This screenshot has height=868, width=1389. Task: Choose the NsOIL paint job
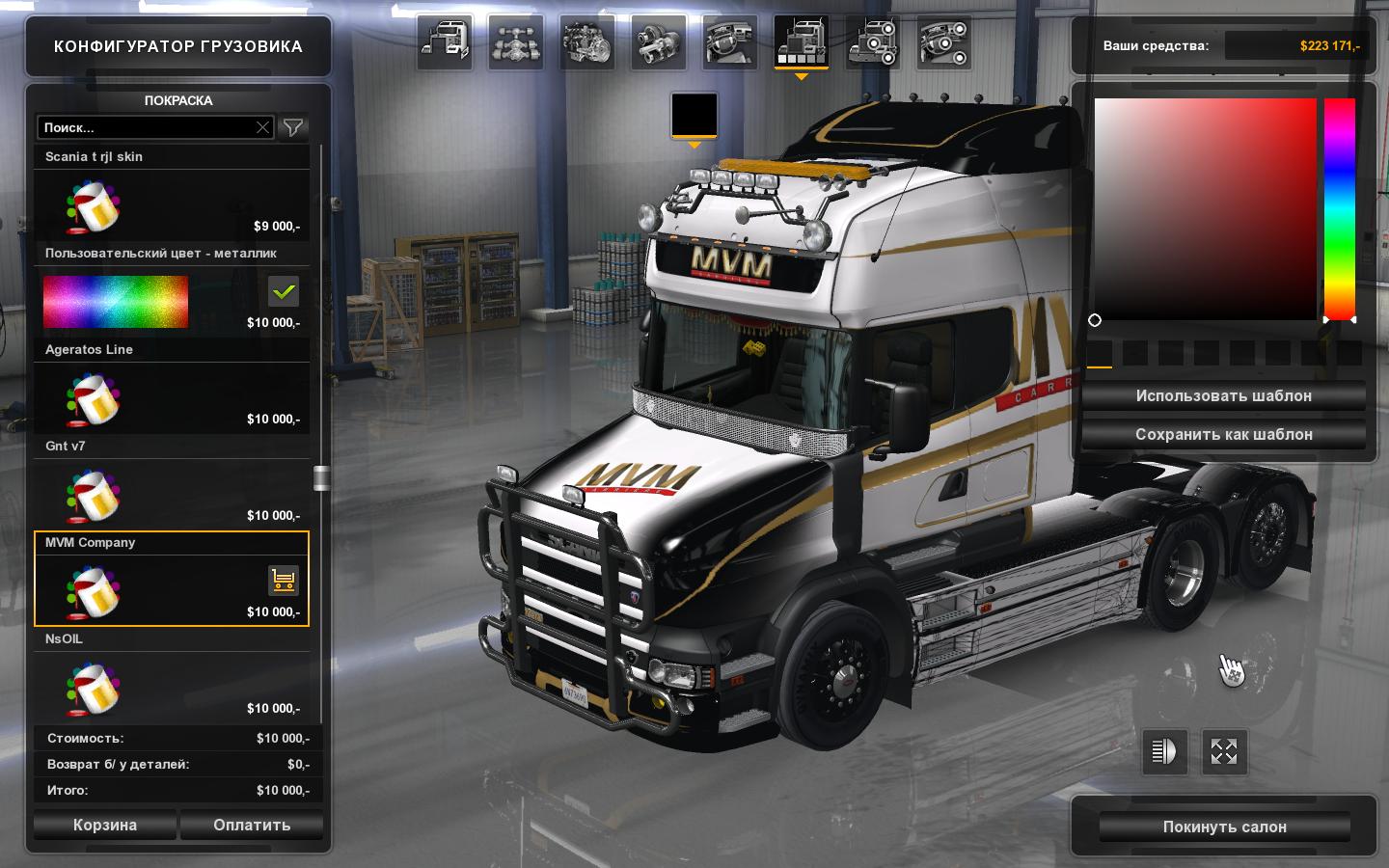coord(172,687)
